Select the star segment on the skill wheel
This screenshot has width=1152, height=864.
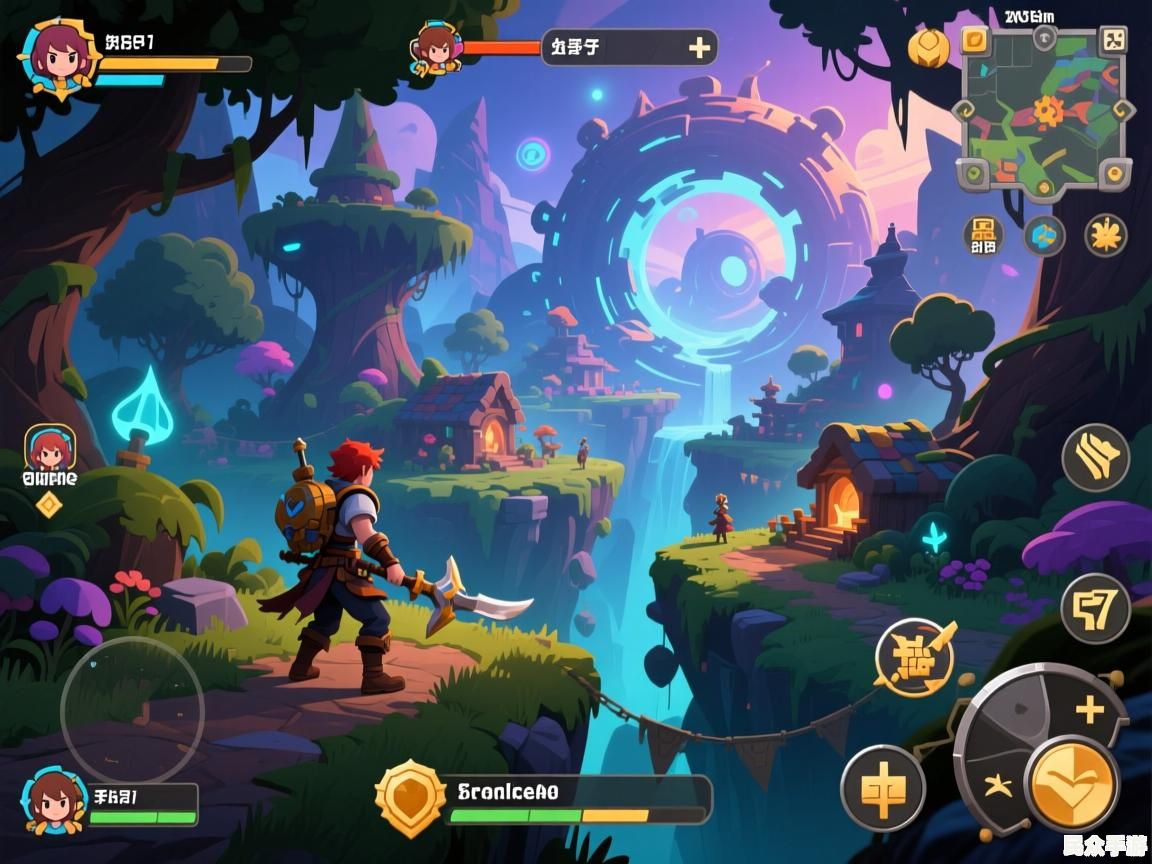[996, 786]
